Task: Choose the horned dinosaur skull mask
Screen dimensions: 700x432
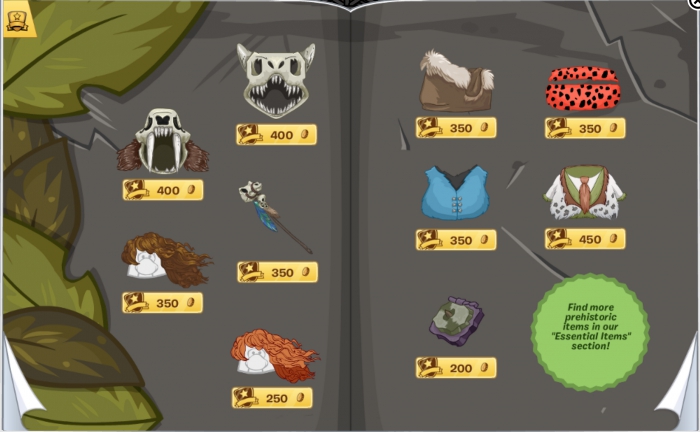Action: click(x=275, y=80)
